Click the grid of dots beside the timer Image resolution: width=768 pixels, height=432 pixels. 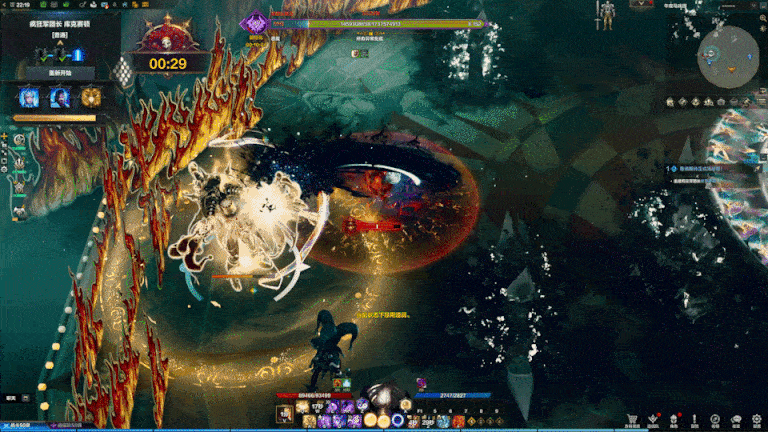coord(124,70)
